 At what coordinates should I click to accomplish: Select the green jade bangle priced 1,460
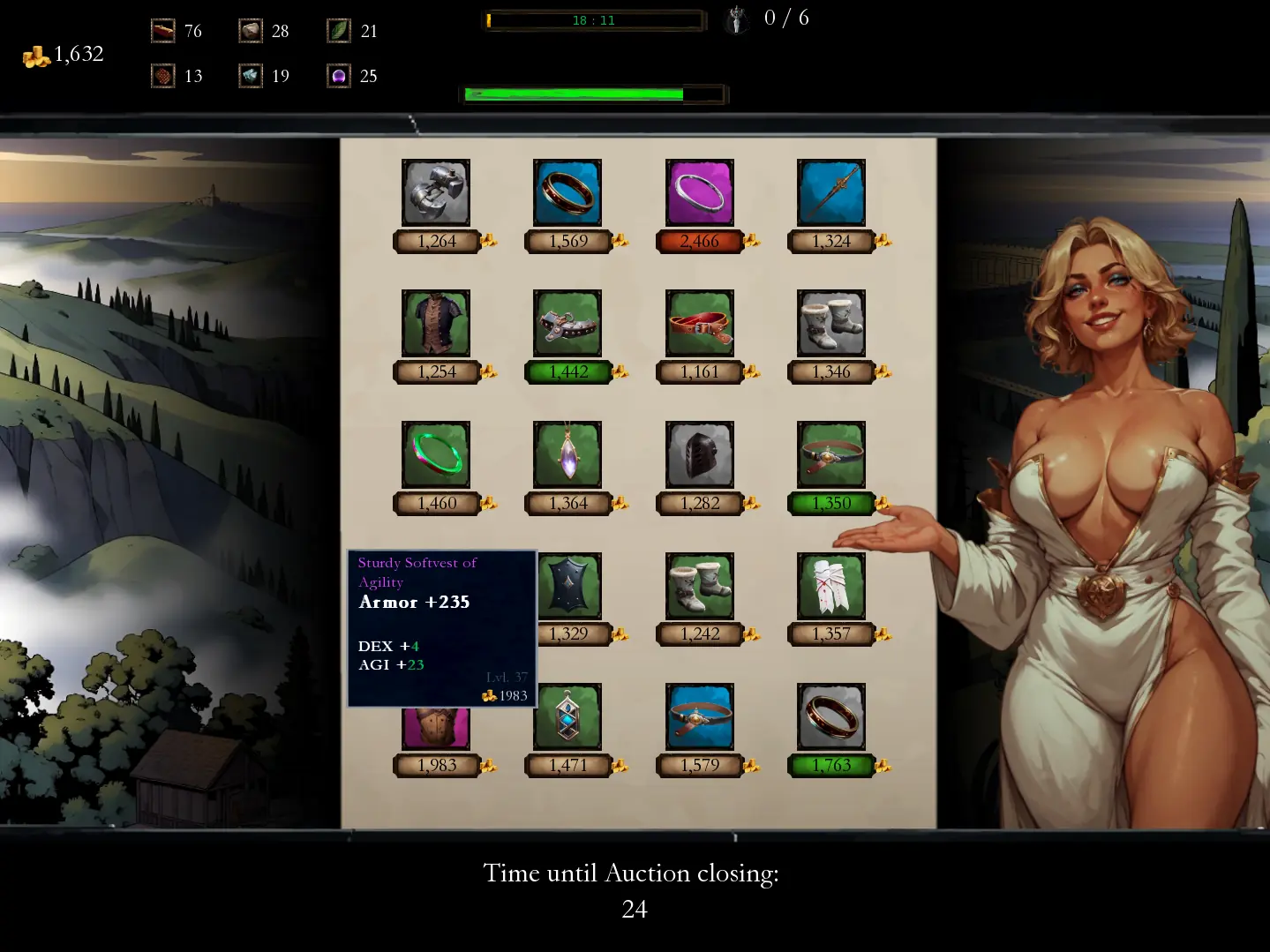pyautogui.click(x=436, y=454)
